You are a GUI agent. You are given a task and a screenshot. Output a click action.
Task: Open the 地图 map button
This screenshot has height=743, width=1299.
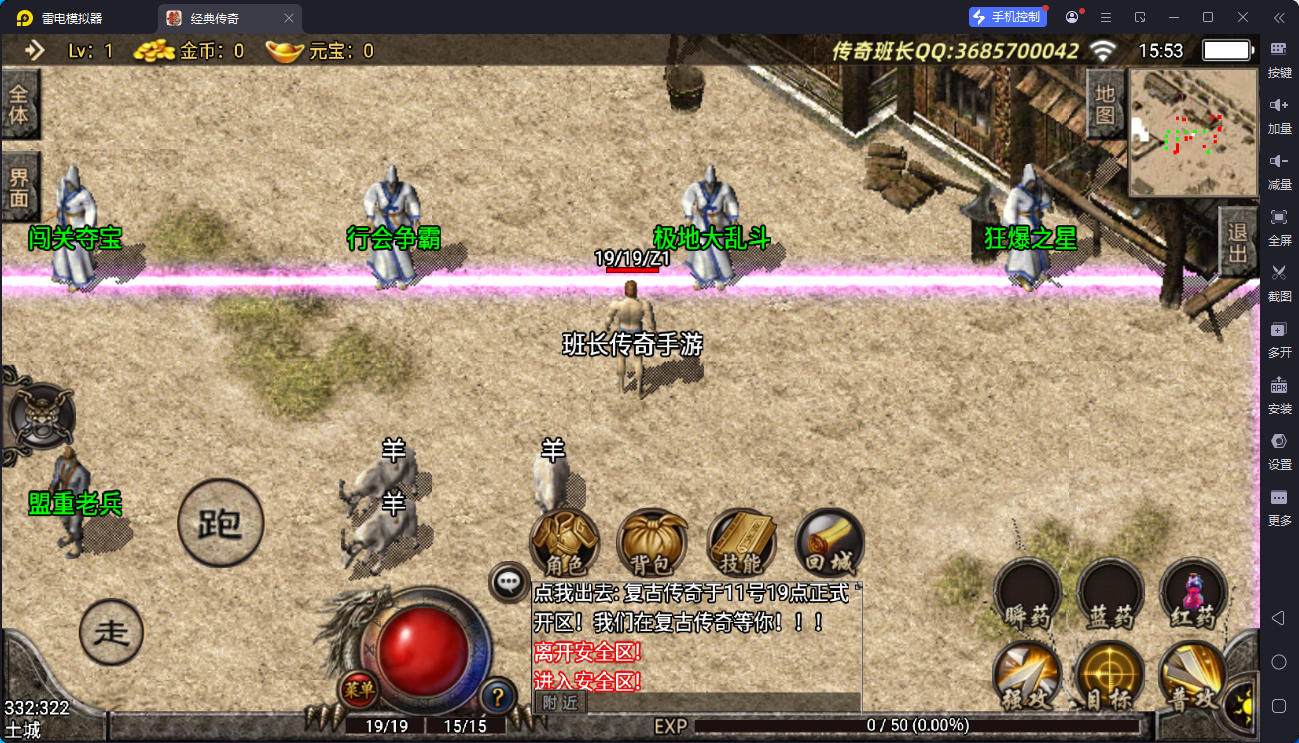tap(1105, 104)
